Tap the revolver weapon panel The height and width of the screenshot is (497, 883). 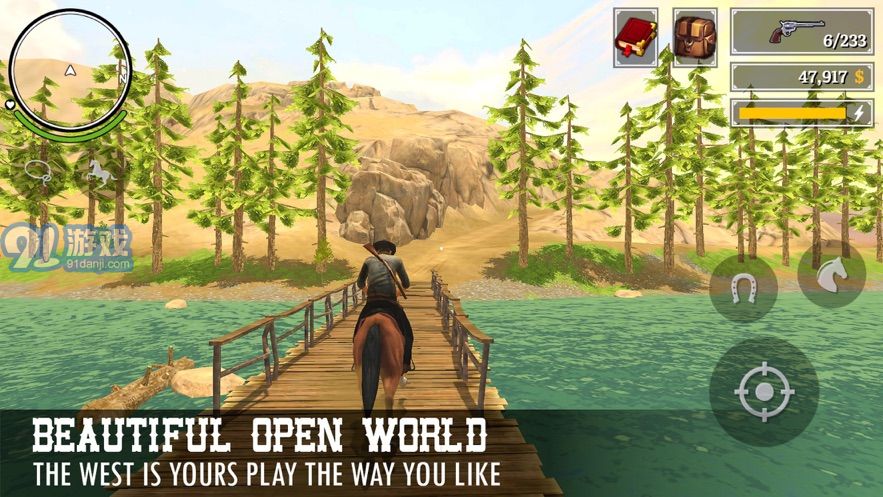801,32
